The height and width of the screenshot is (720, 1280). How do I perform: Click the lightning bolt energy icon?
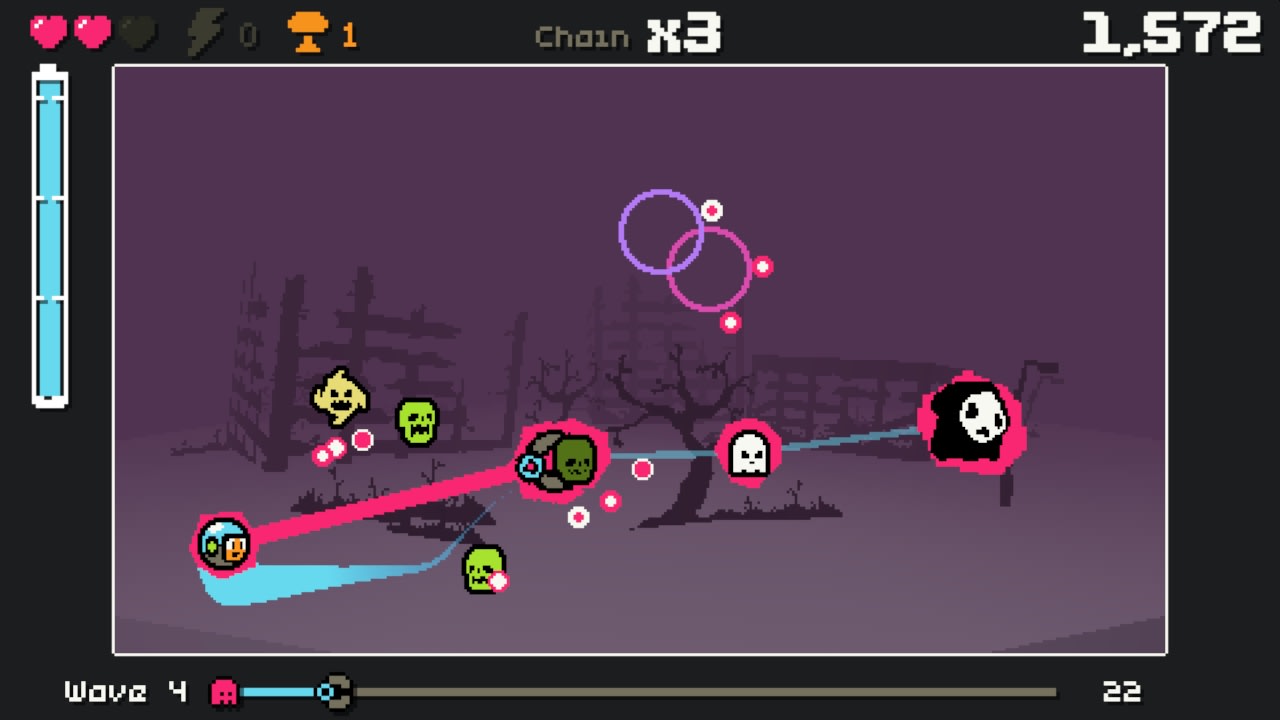[x=205, y=32]
